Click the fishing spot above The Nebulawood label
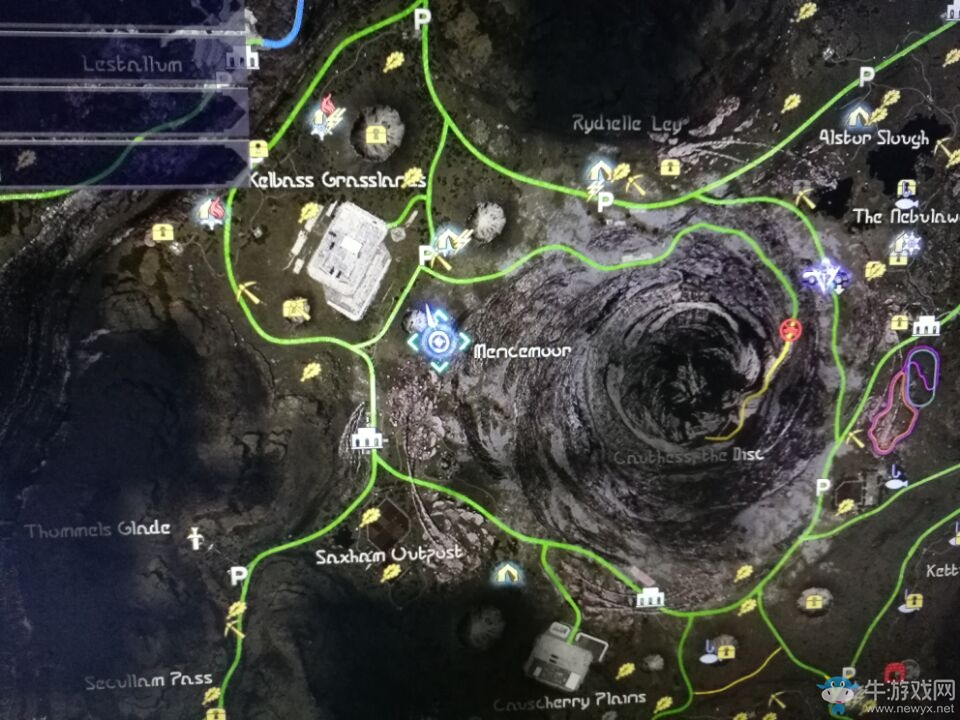The height and width of the screenshot is (720, 960). click(906, 190)
